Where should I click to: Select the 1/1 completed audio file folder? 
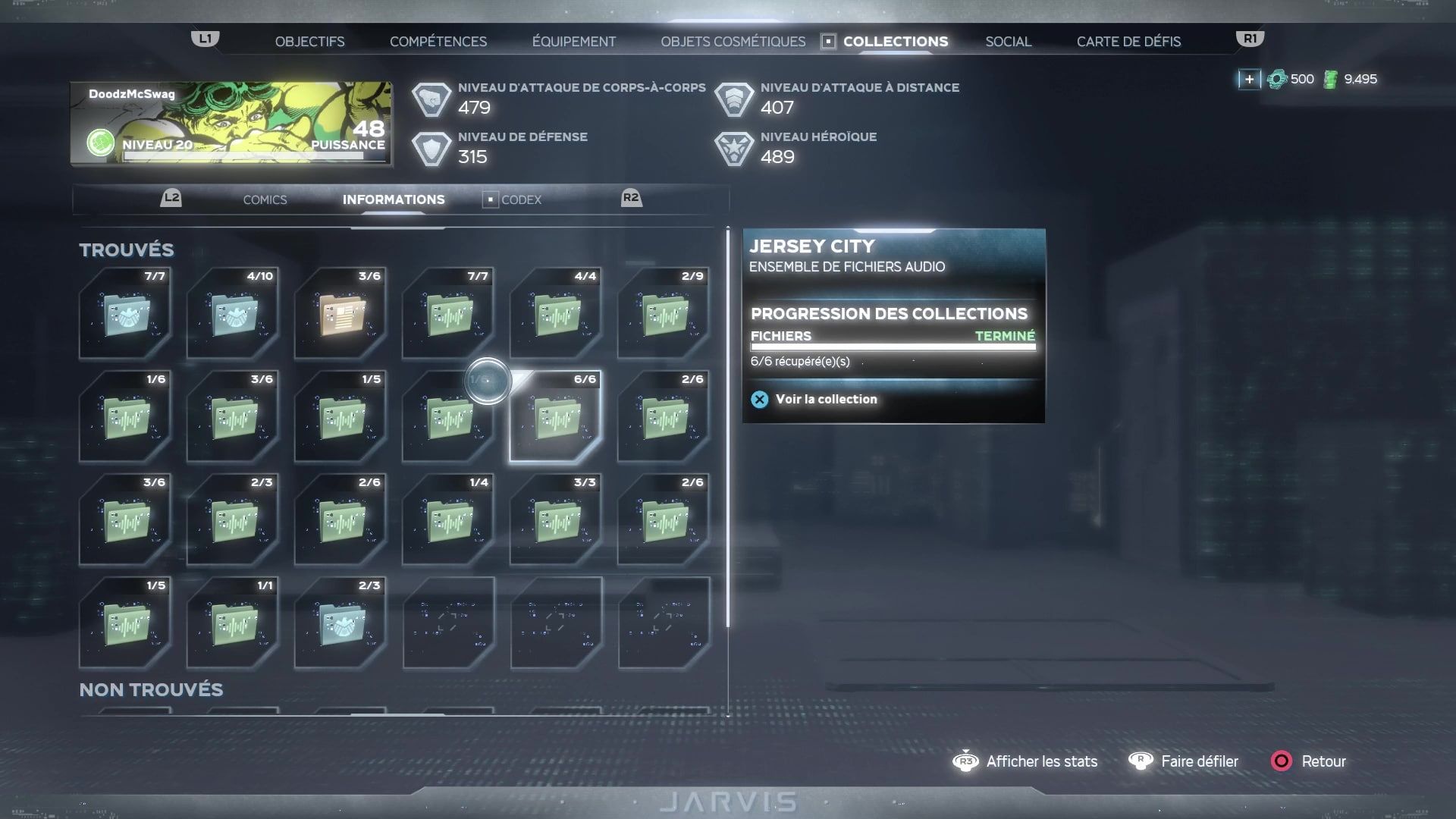pos(233,624)
